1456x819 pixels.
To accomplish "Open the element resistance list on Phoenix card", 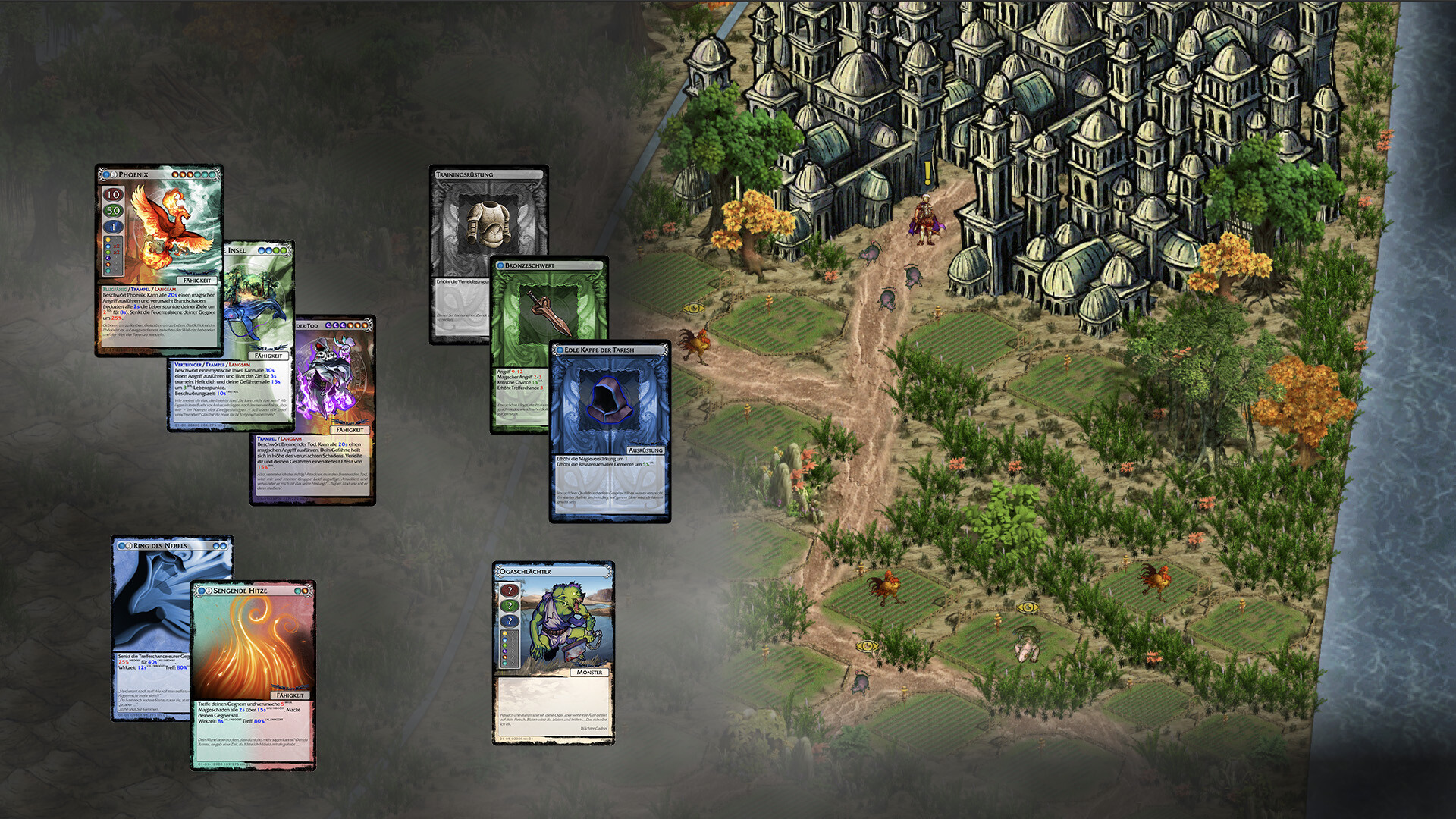I will coord(113,256).
